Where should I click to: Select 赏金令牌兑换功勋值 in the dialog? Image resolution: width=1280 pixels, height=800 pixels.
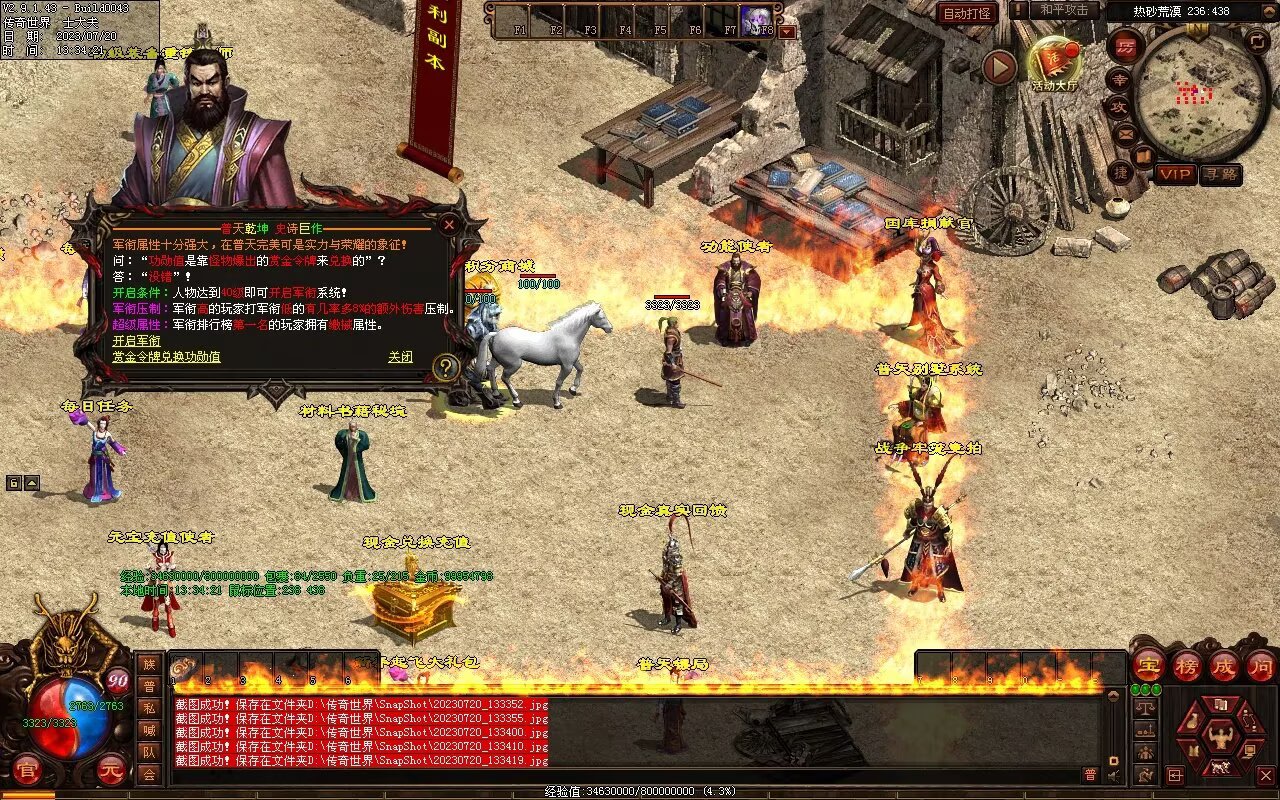166,357
